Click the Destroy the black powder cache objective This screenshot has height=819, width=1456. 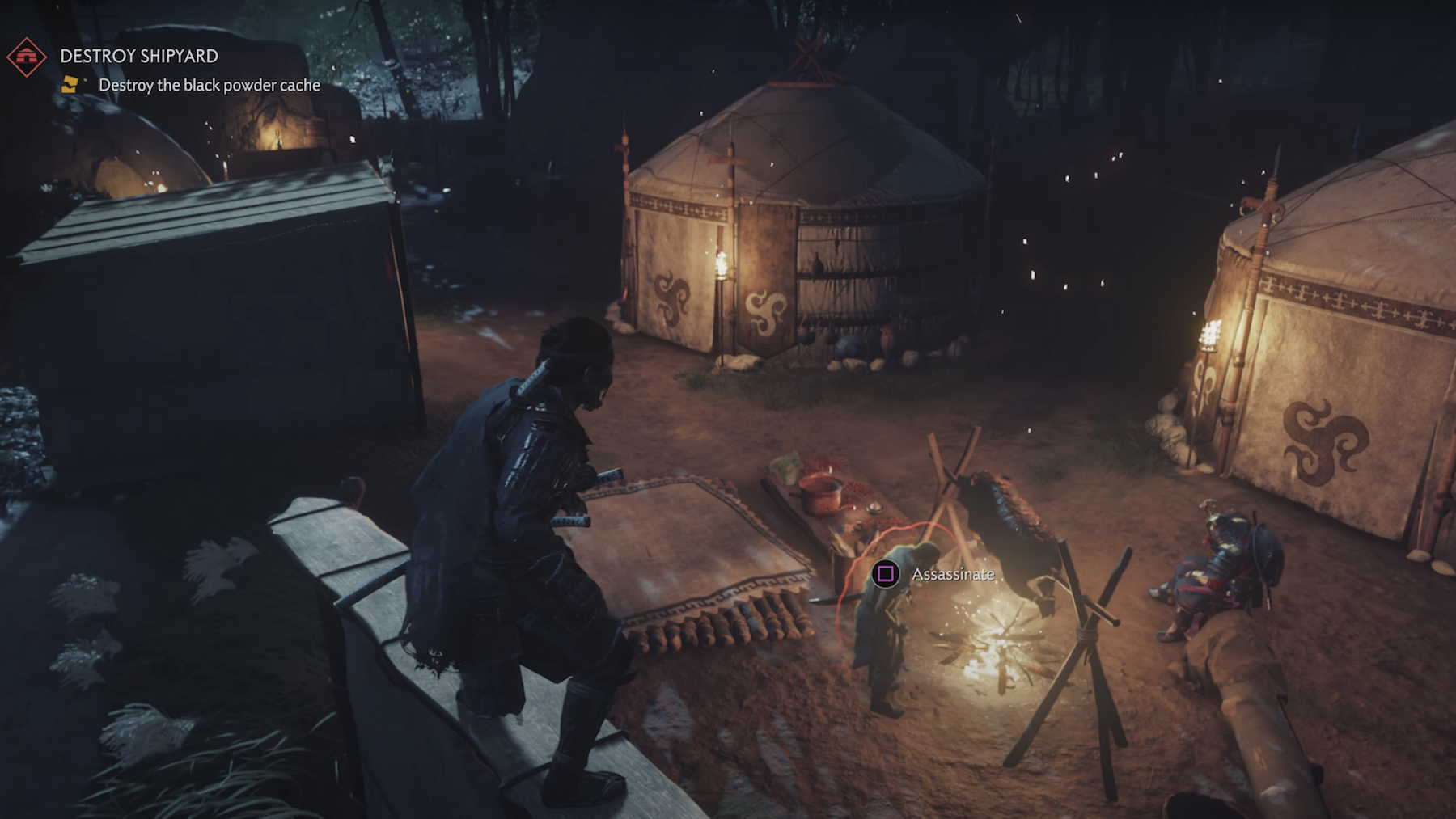(209, 85)
